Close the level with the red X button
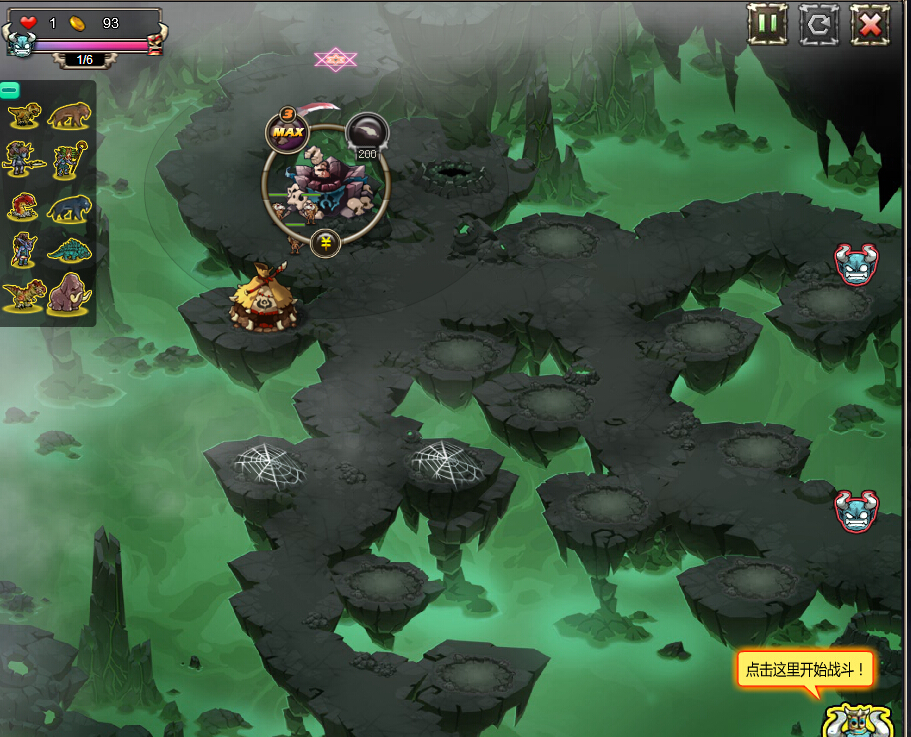Viewport: 911px width, 737px height. tap(870, 24)
